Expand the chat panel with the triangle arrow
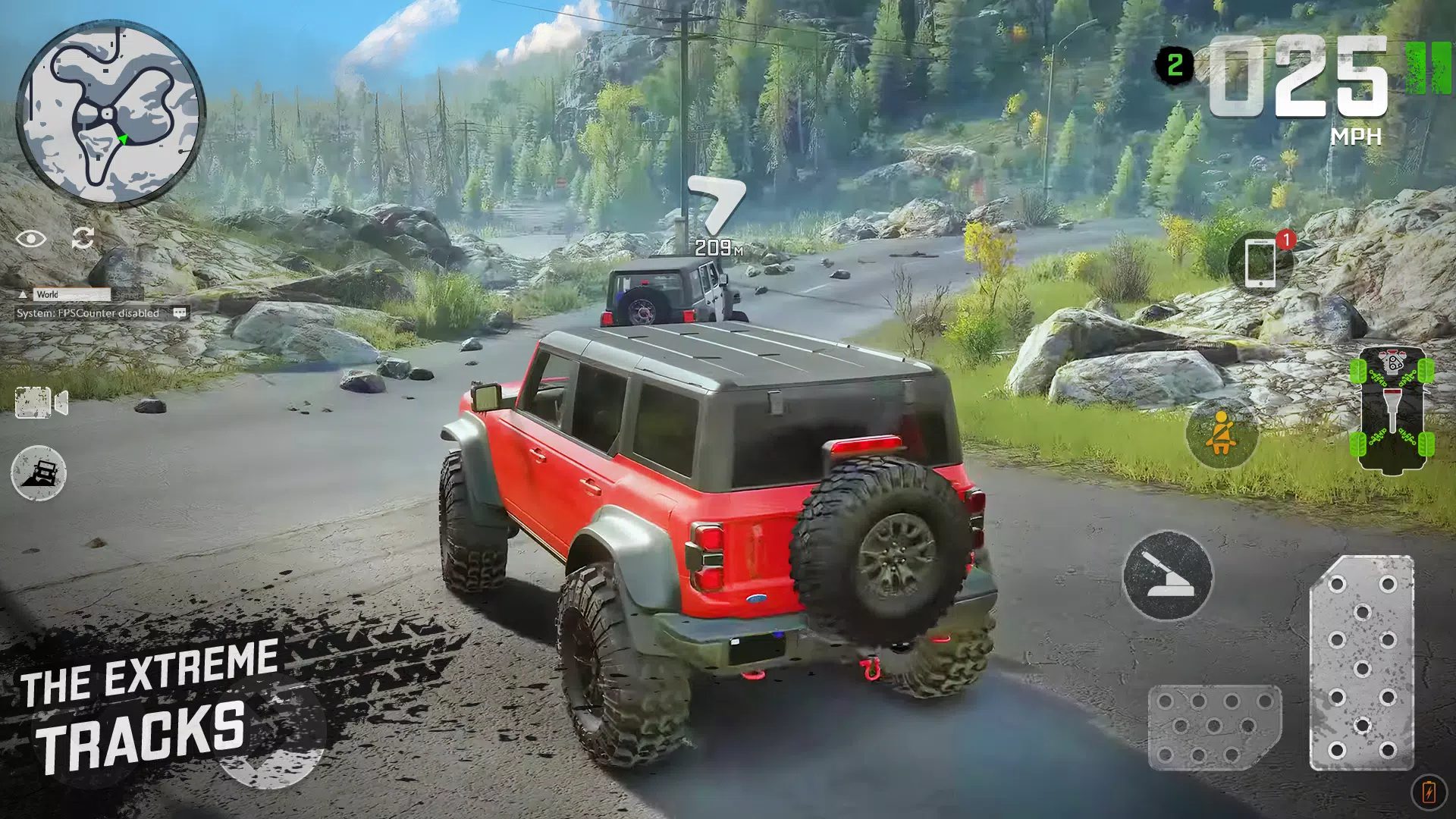 (x=23, y=294)
